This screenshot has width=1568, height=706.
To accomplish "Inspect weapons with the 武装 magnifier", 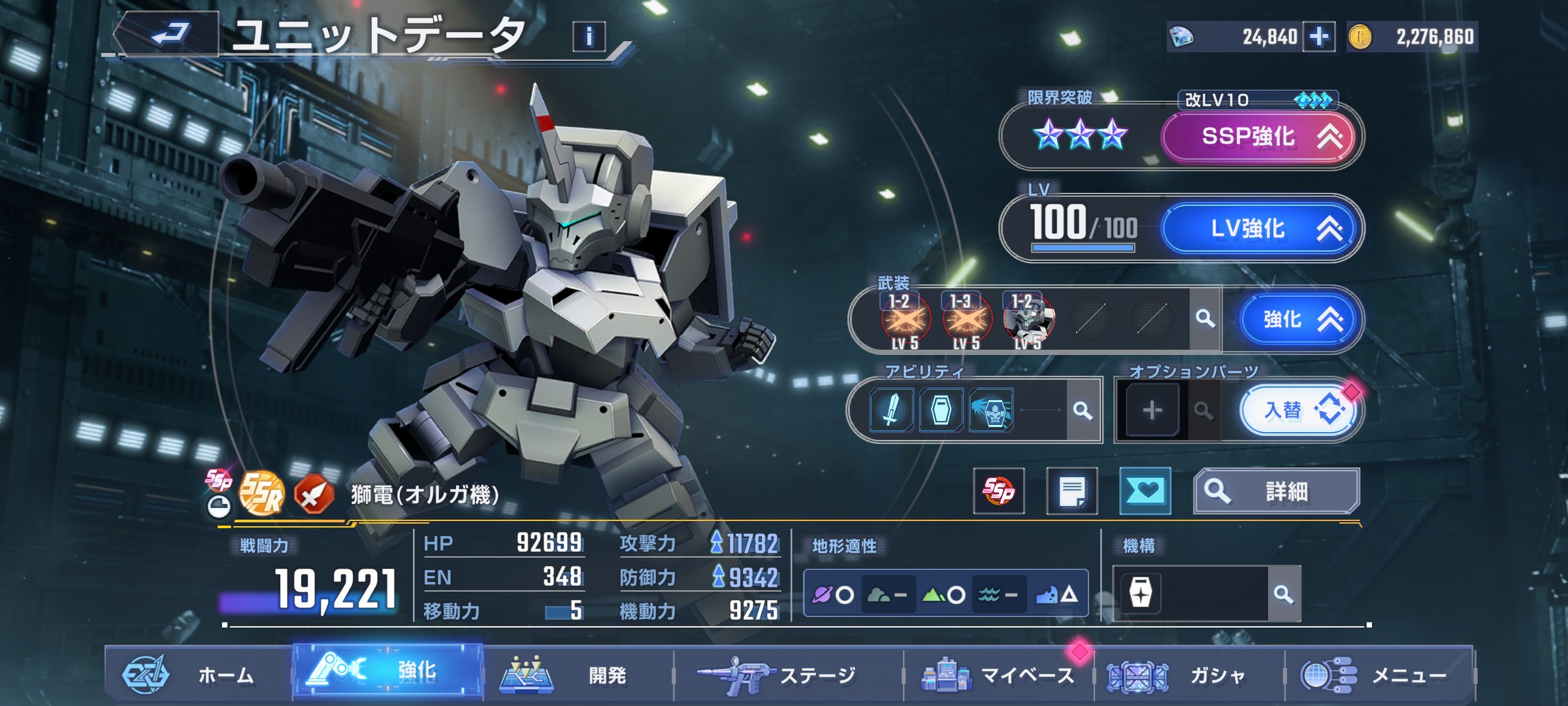I will [x=1205, y=319].
